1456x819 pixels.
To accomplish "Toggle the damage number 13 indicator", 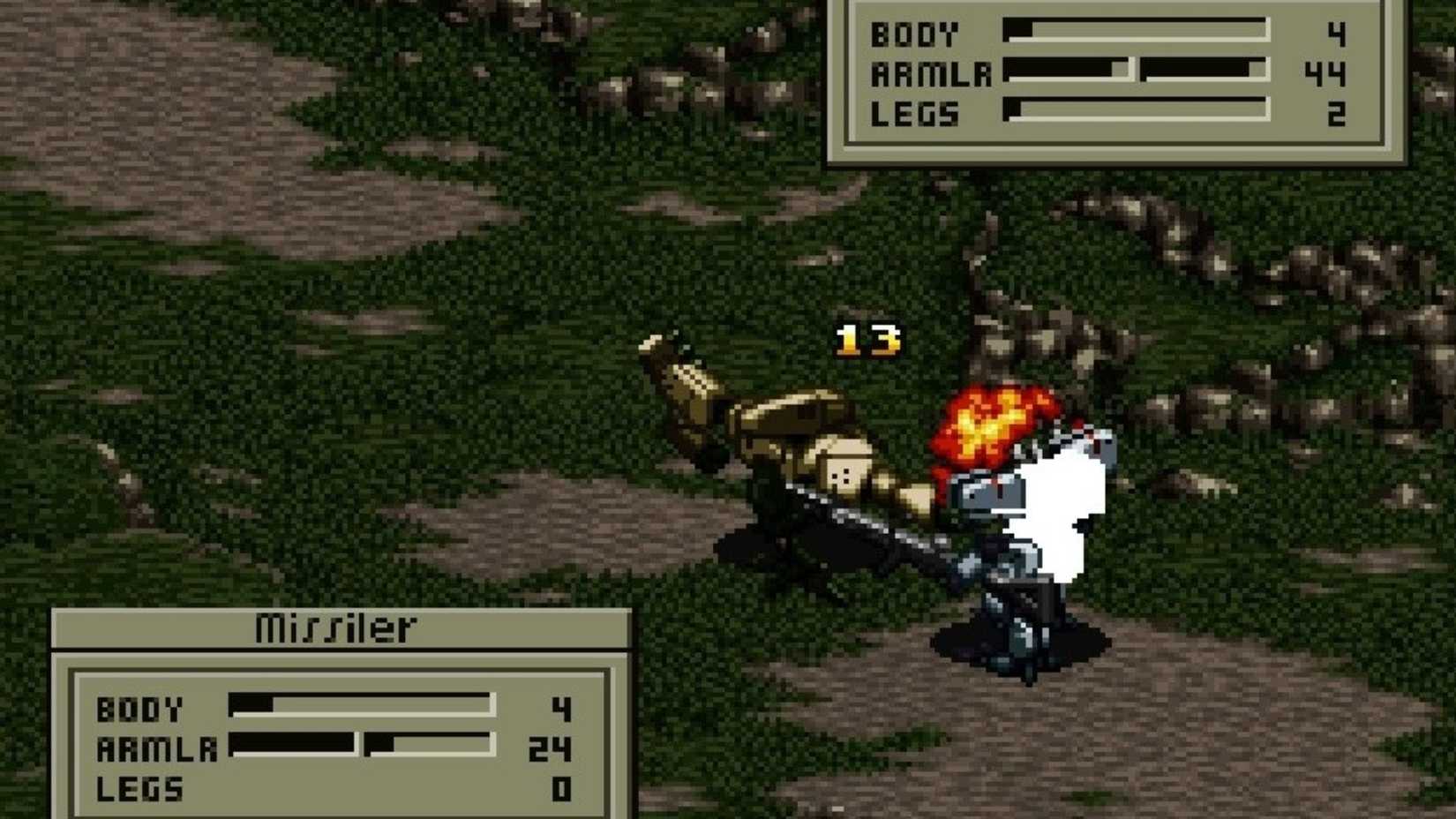I will [869, 340].
